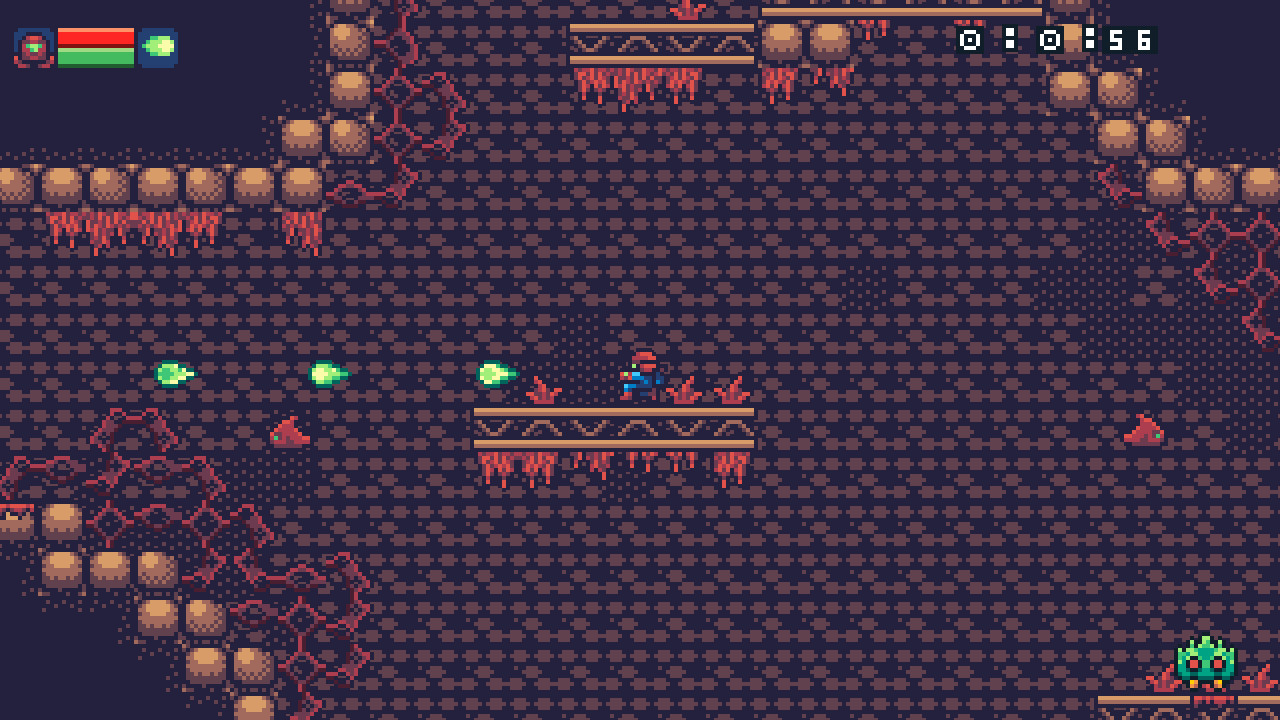Click the green fireball closest to the player
The width and height of the screenshot is (1280, 720).
tap(493, 372)
